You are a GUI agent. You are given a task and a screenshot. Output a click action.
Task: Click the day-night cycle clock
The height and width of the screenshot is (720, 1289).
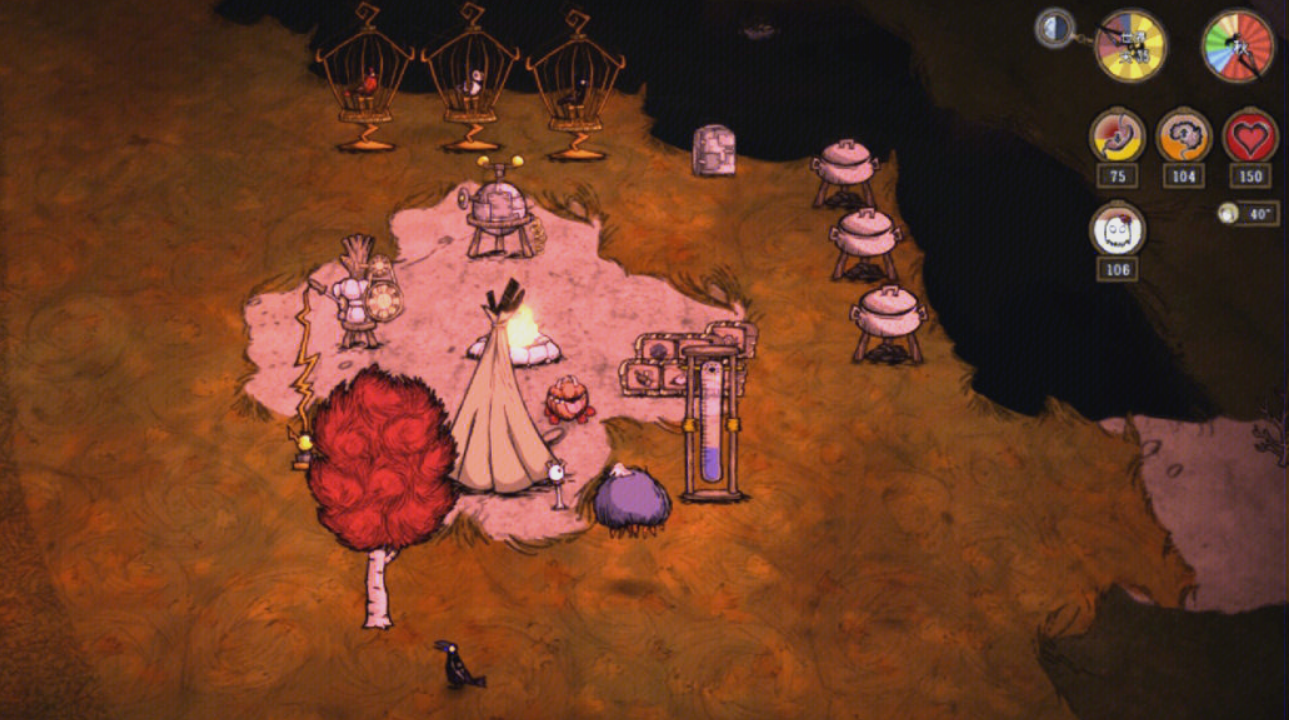point(1130,45)
